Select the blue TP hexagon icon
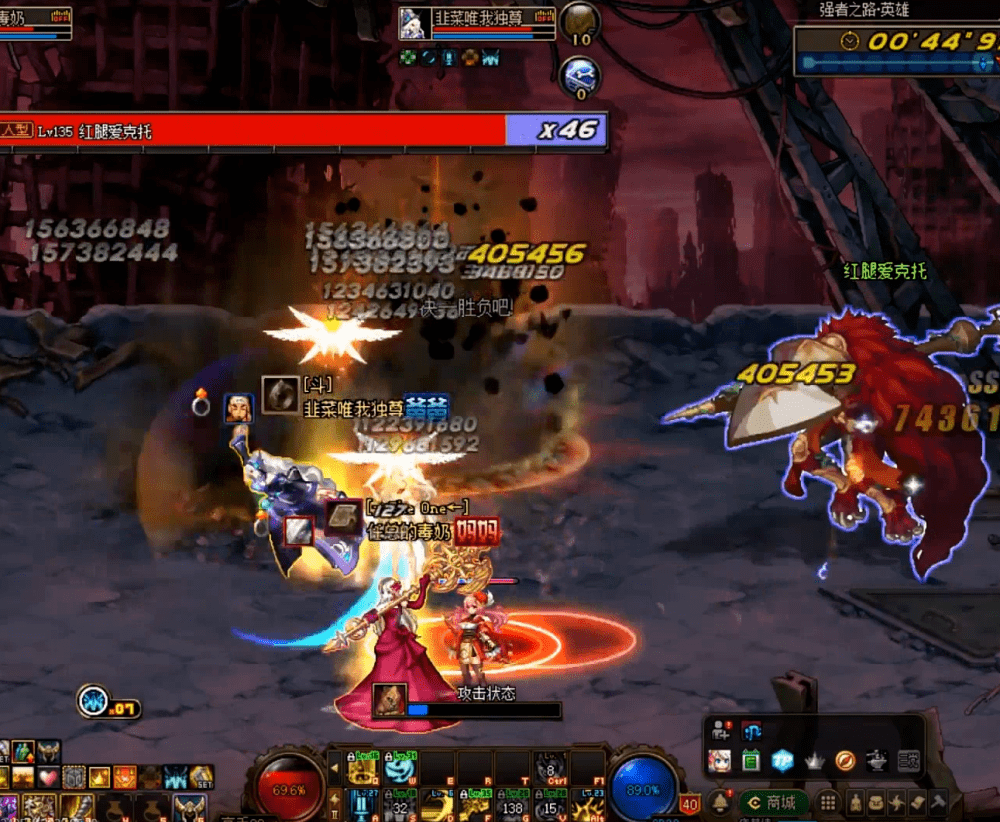The height and width of the screenshot is (822, 1000). point(782,761)
